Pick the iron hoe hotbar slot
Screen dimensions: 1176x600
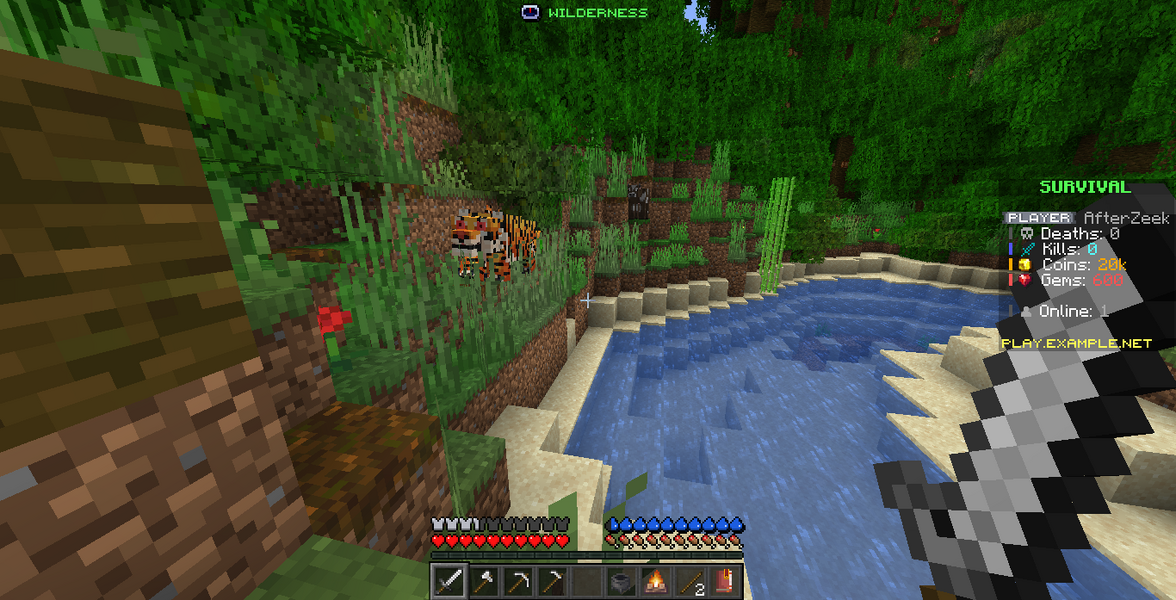(x=552, y=581)
